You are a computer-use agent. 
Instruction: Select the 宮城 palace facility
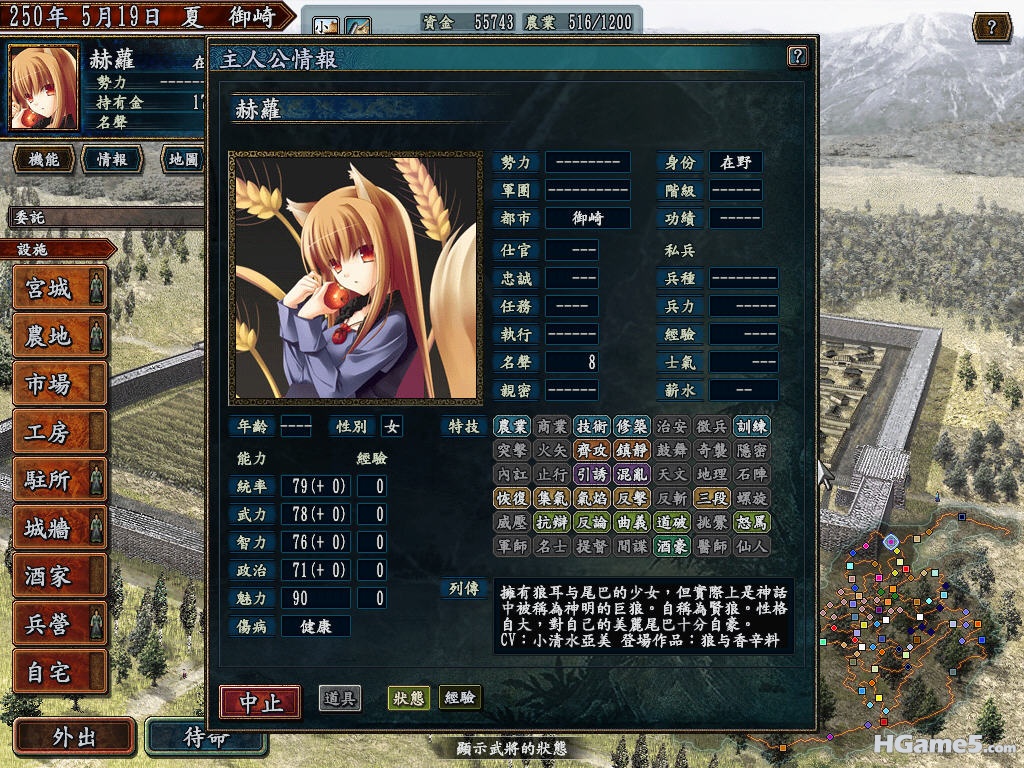(59, 288)
